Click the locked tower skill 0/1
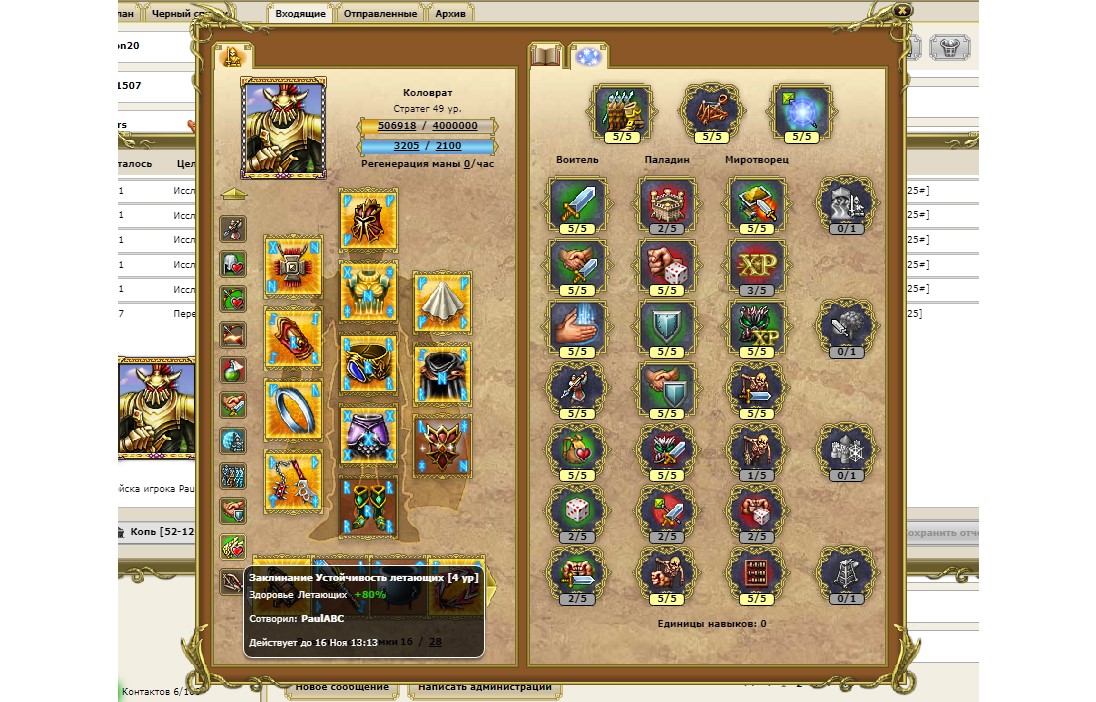The image size is (1096, 702). (x=846, y=574)
